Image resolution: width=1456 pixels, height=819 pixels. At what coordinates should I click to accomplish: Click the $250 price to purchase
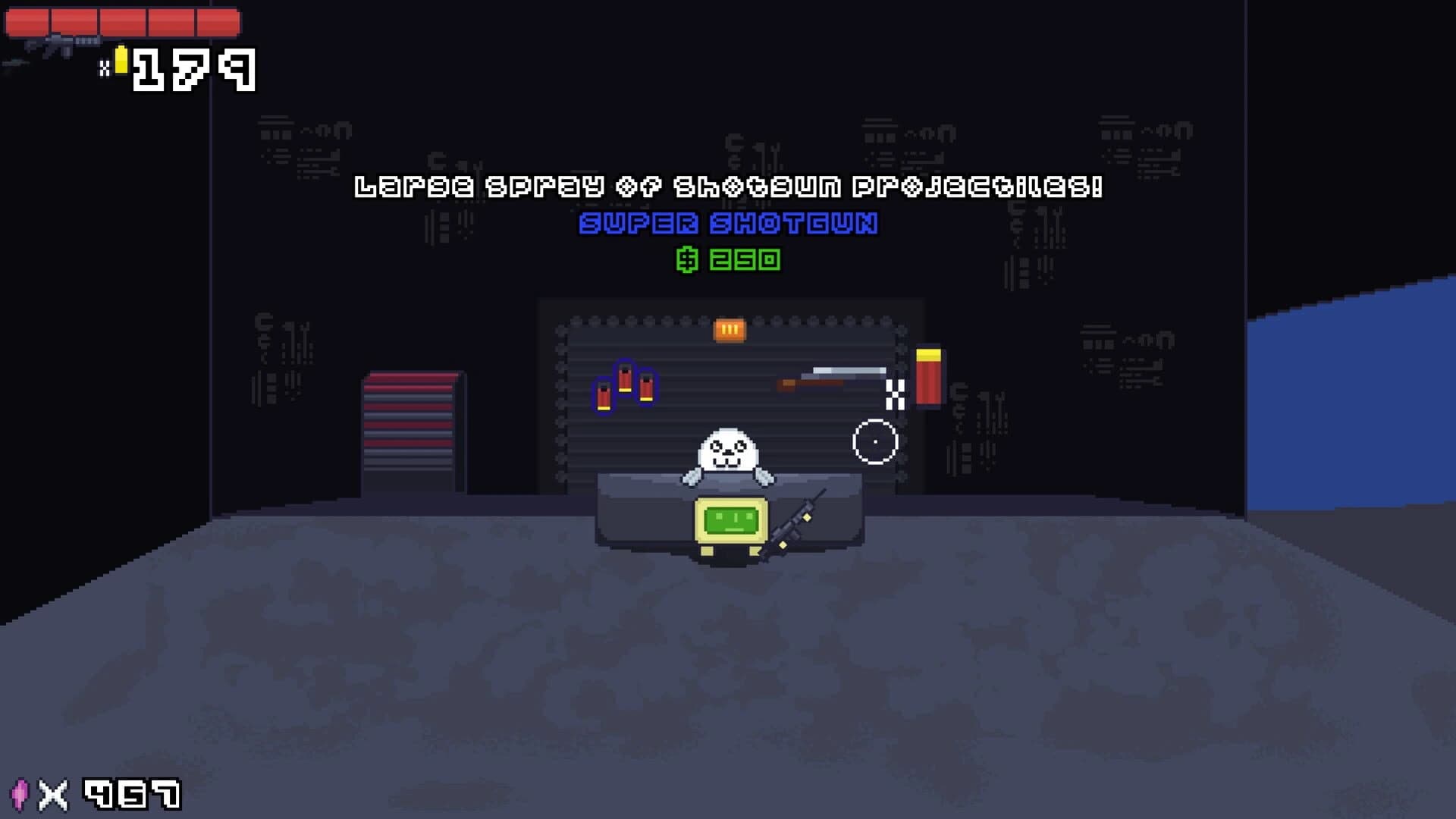pyautogui.click(x=730, y=261)
